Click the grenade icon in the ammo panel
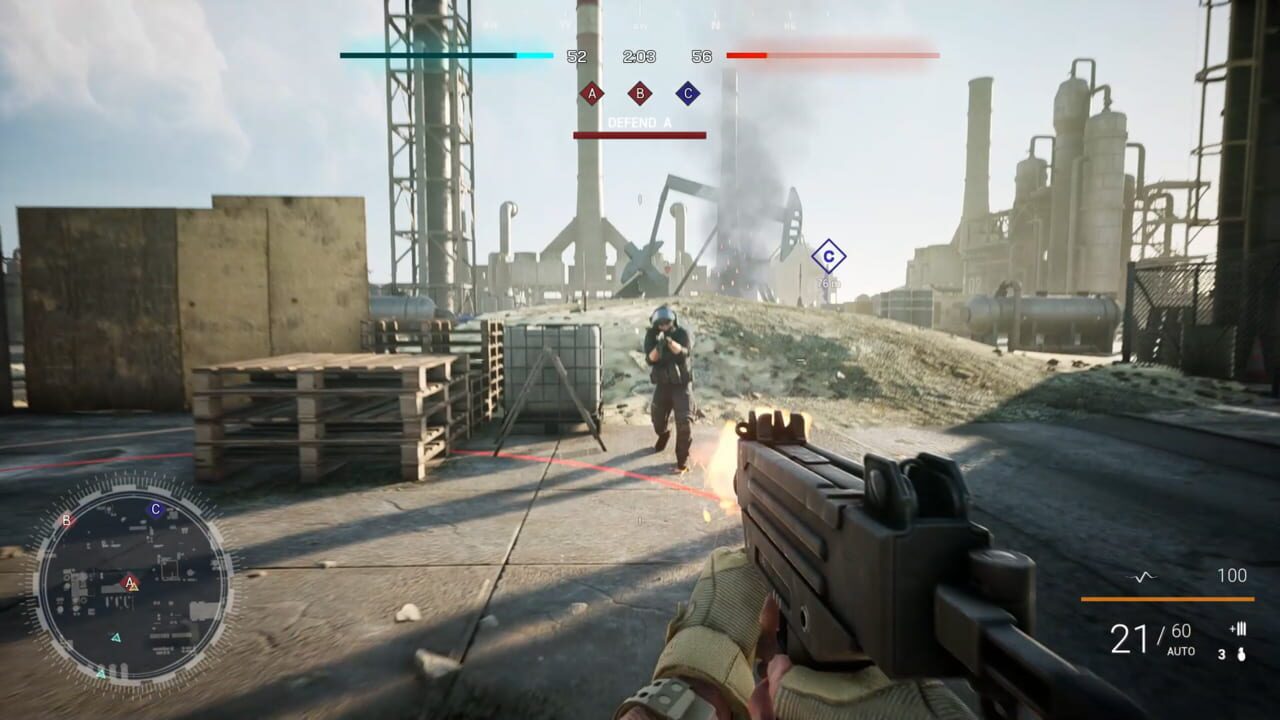 click(1241, 656)
